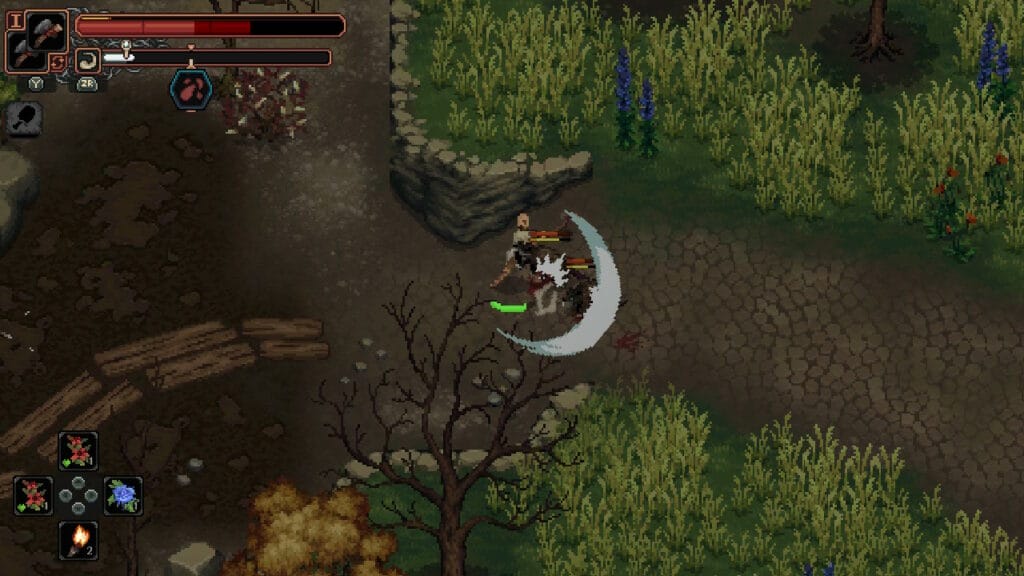This screenshot has width=1024, height=576.
Task: Click the weapon swap arrows icon
Action: click(x=59, y=63)
